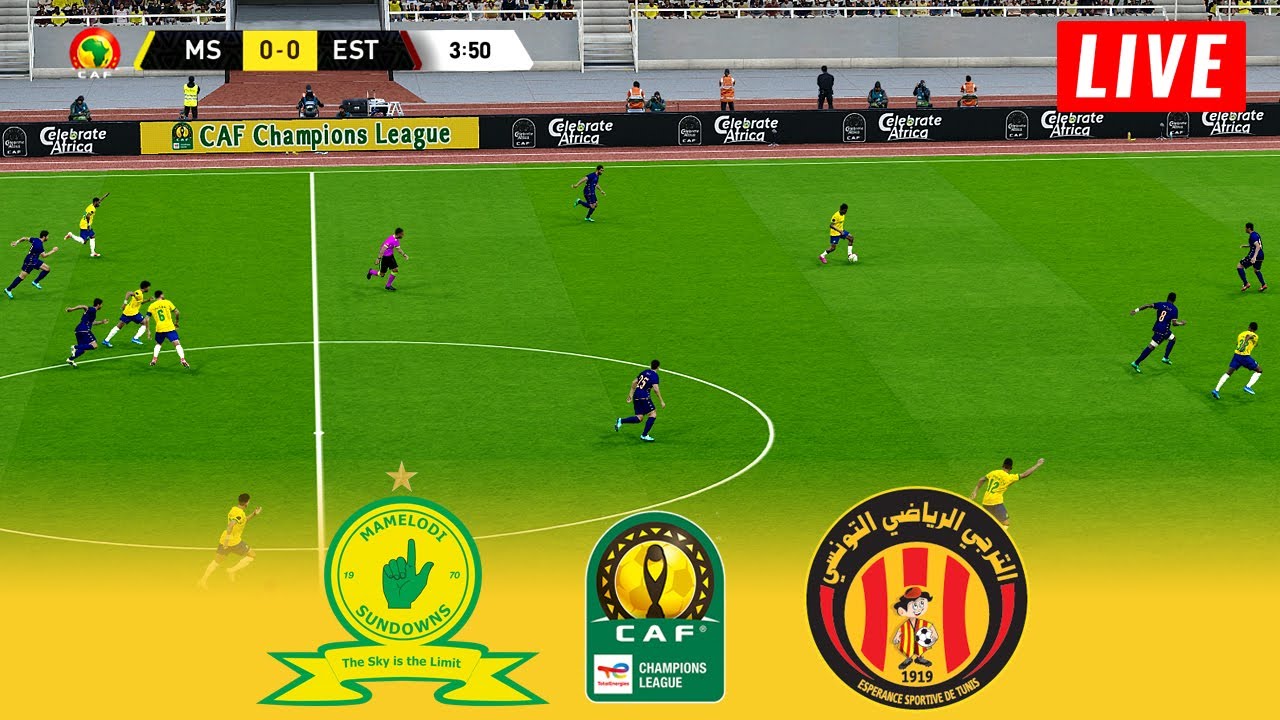Image resolution: width=1280 pixels, height=720 pixels.
Task: Click the CAF logo on the scoreboard
Action: (95, 52)
